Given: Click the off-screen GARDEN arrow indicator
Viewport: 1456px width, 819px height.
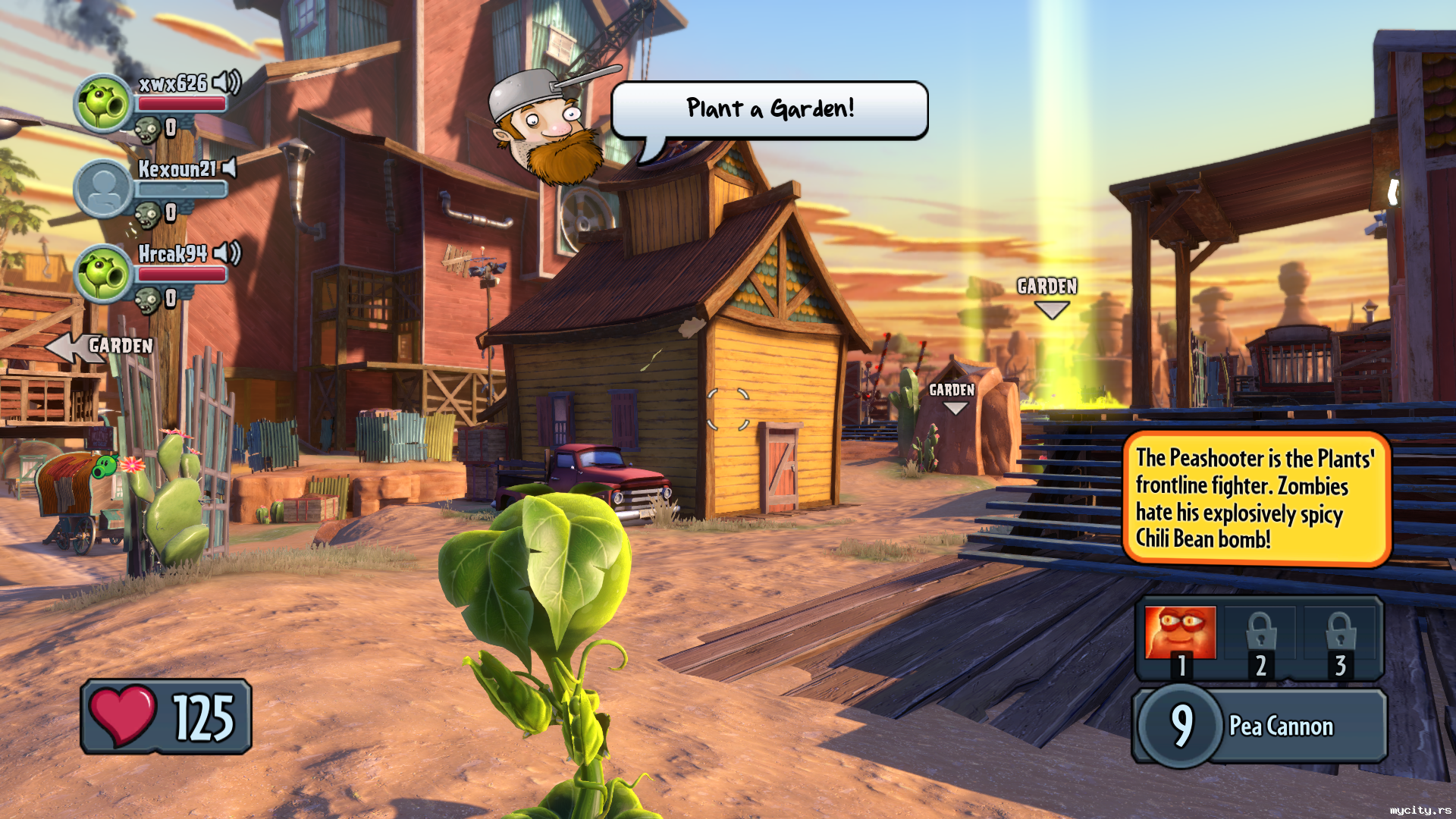Looking at the screenshot, I should tap(99, 347).
